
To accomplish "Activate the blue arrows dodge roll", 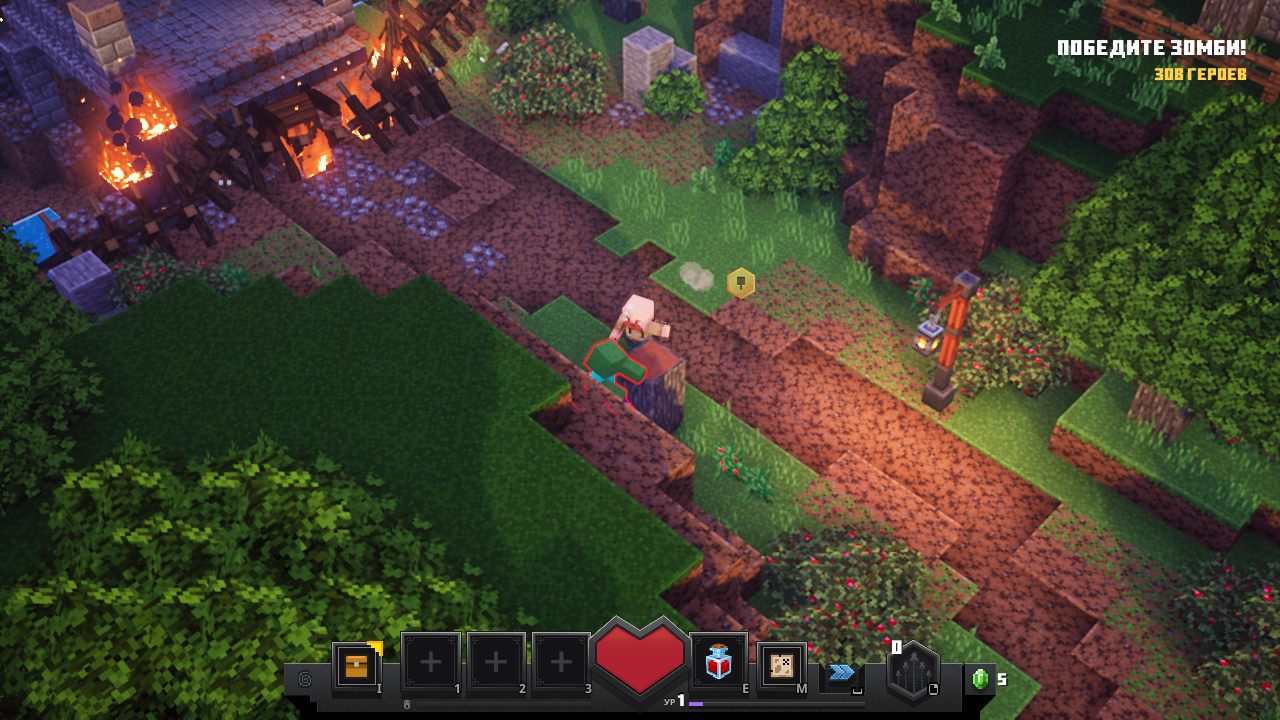I will coord(841,672).
